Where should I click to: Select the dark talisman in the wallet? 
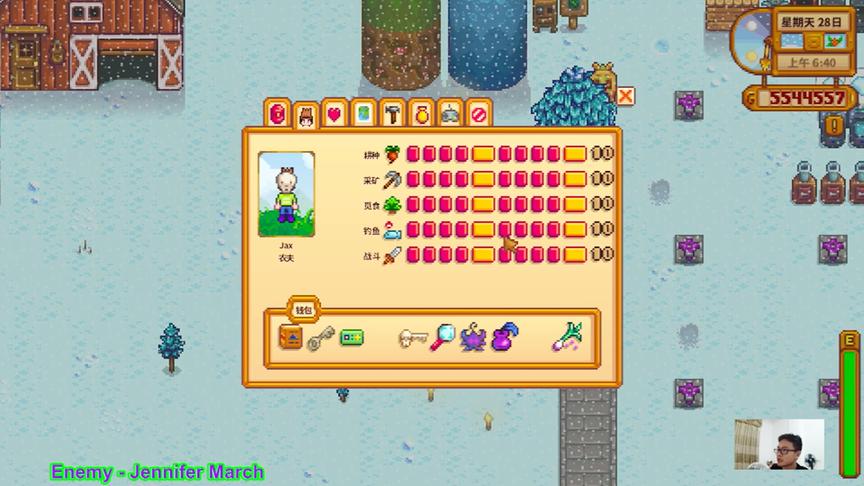(x=473, y=338)
